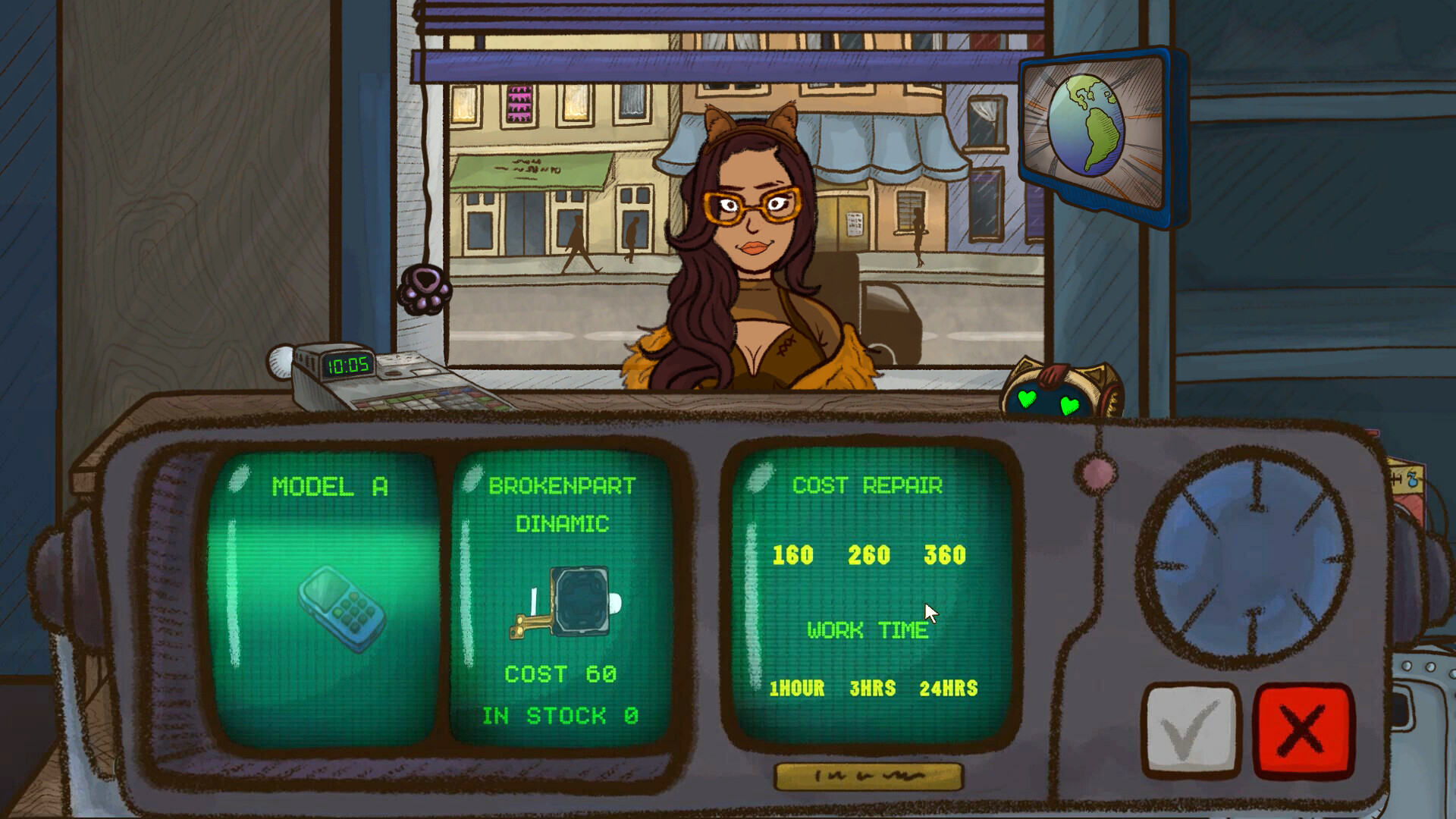Tap the globe on the wall TV screen

(x=1086, y=125)
